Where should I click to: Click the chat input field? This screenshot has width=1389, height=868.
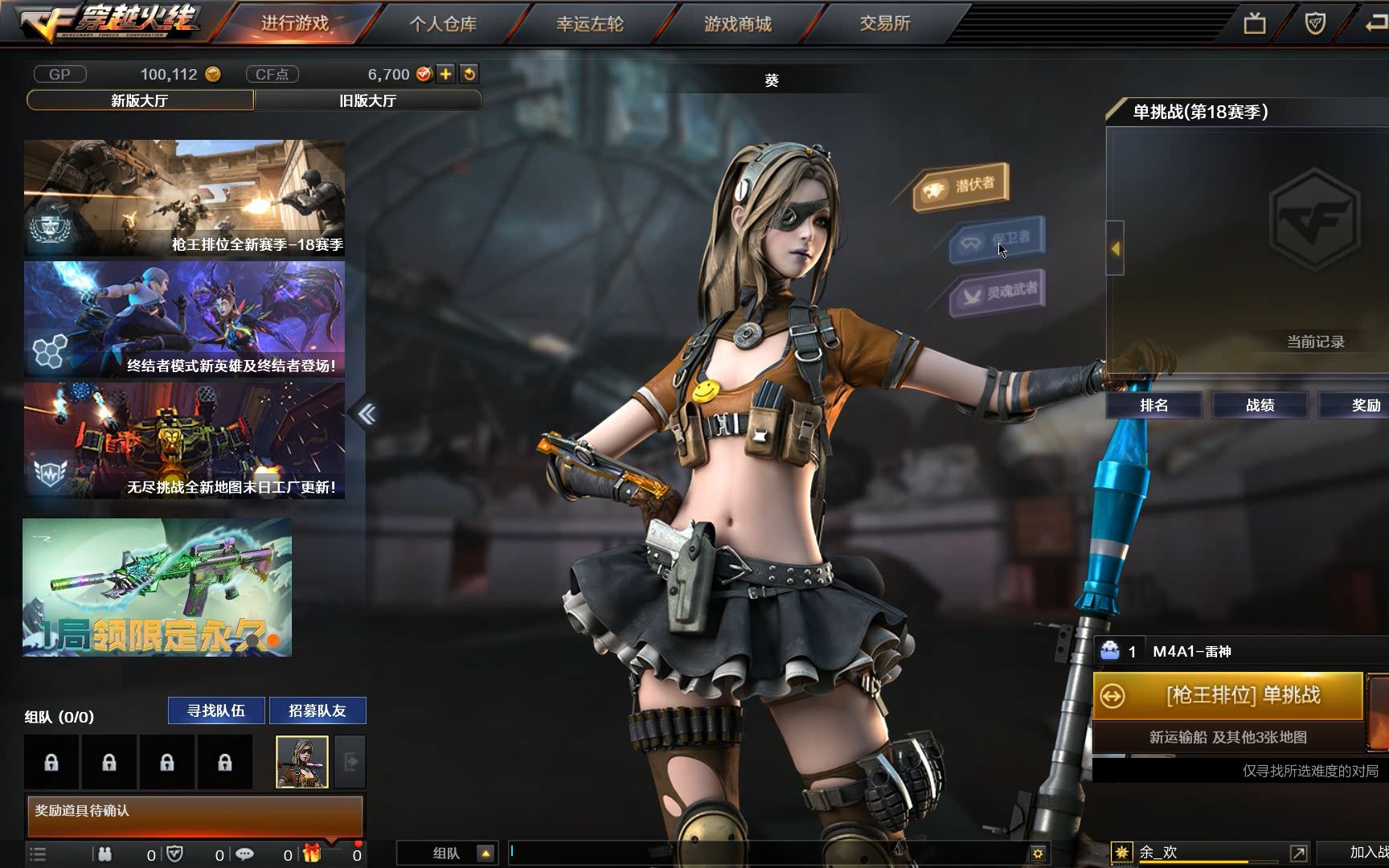768,852
